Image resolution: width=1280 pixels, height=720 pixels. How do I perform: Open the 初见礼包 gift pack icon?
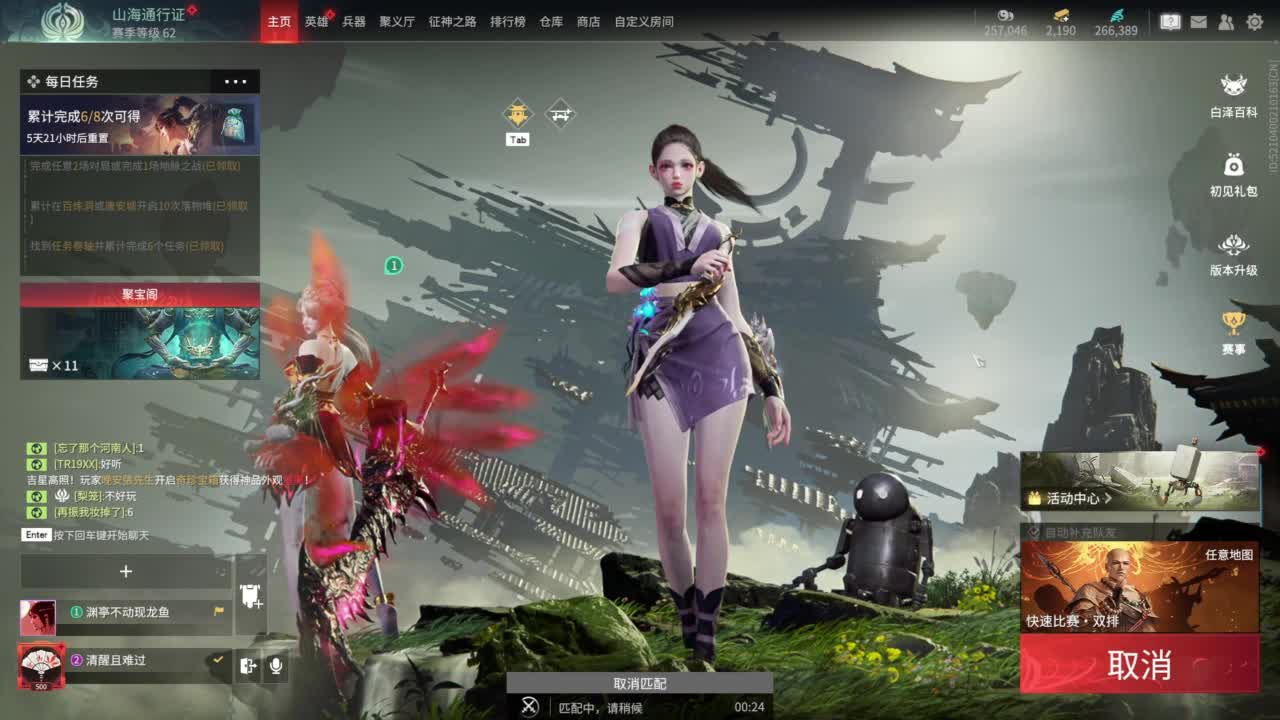point(1232,165)
